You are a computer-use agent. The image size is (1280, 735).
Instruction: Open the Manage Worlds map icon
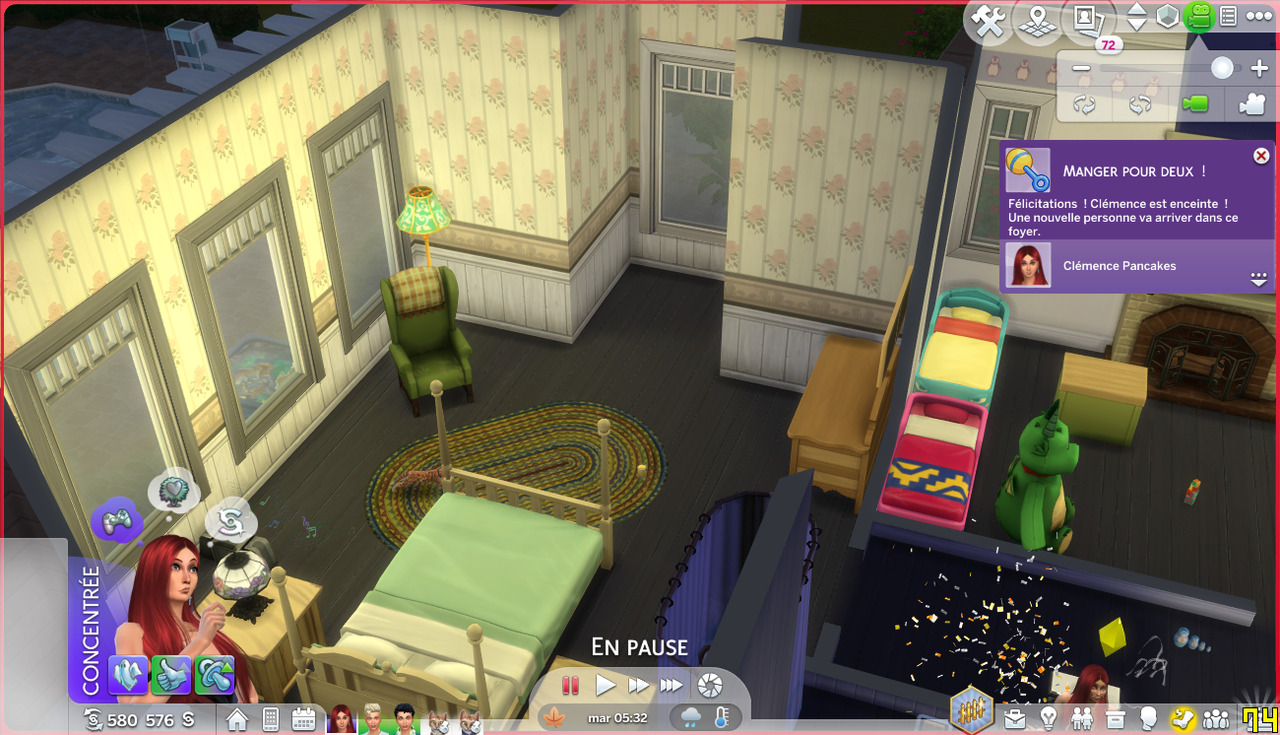click(1037, 20)
